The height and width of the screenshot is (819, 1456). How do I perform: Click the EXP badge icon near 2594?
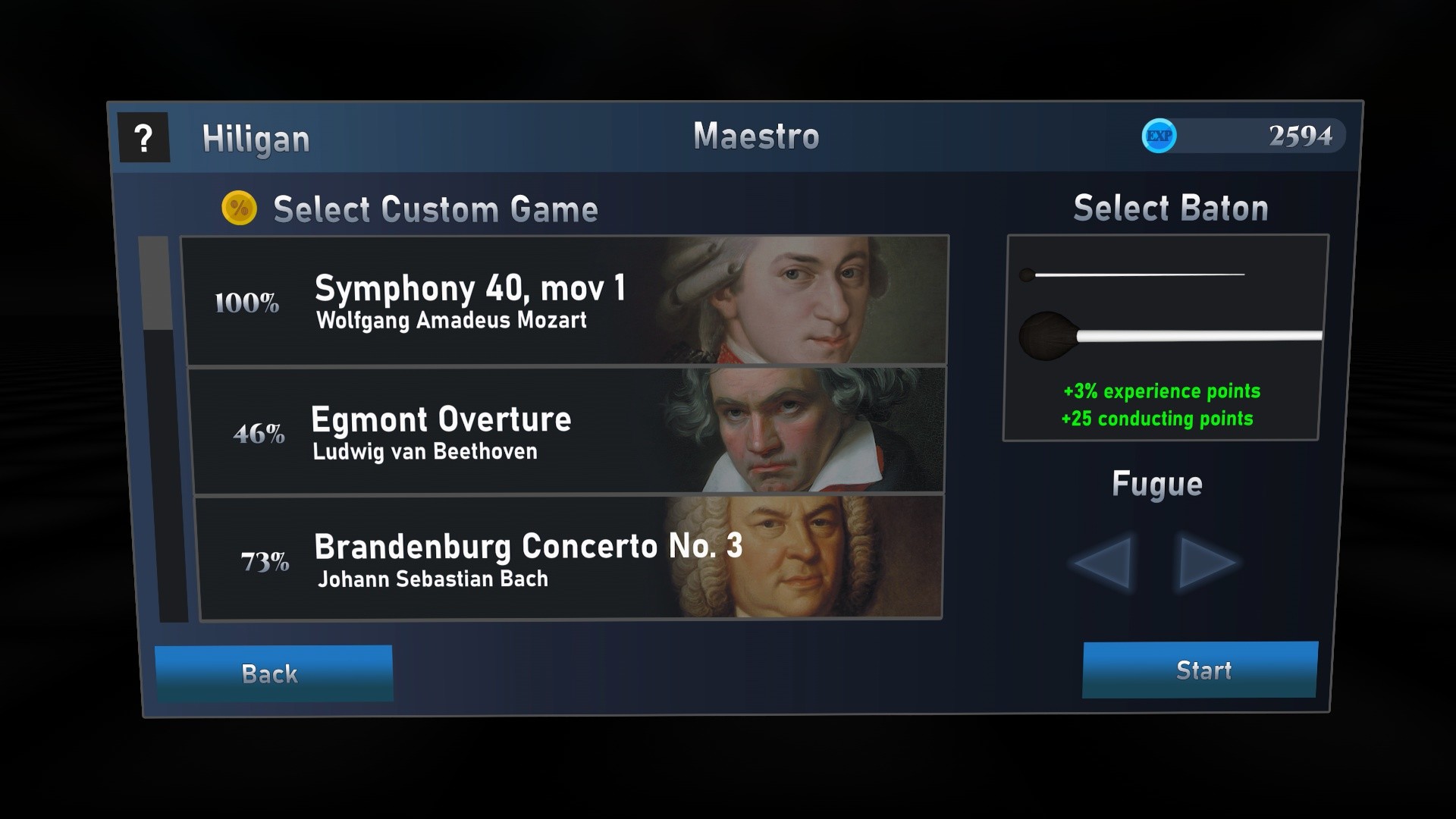[x=1159, y=135]
